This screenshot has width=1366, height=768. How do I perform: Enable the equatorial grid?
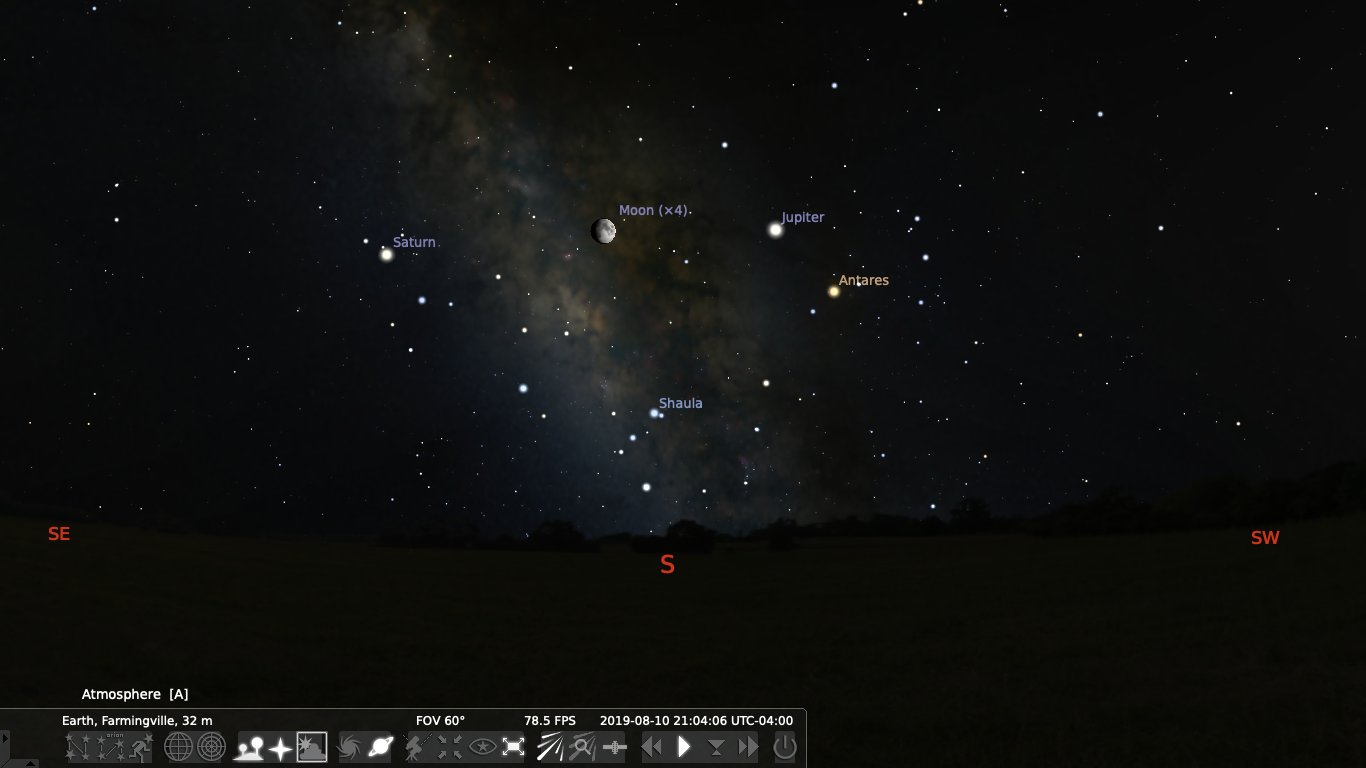178,747
